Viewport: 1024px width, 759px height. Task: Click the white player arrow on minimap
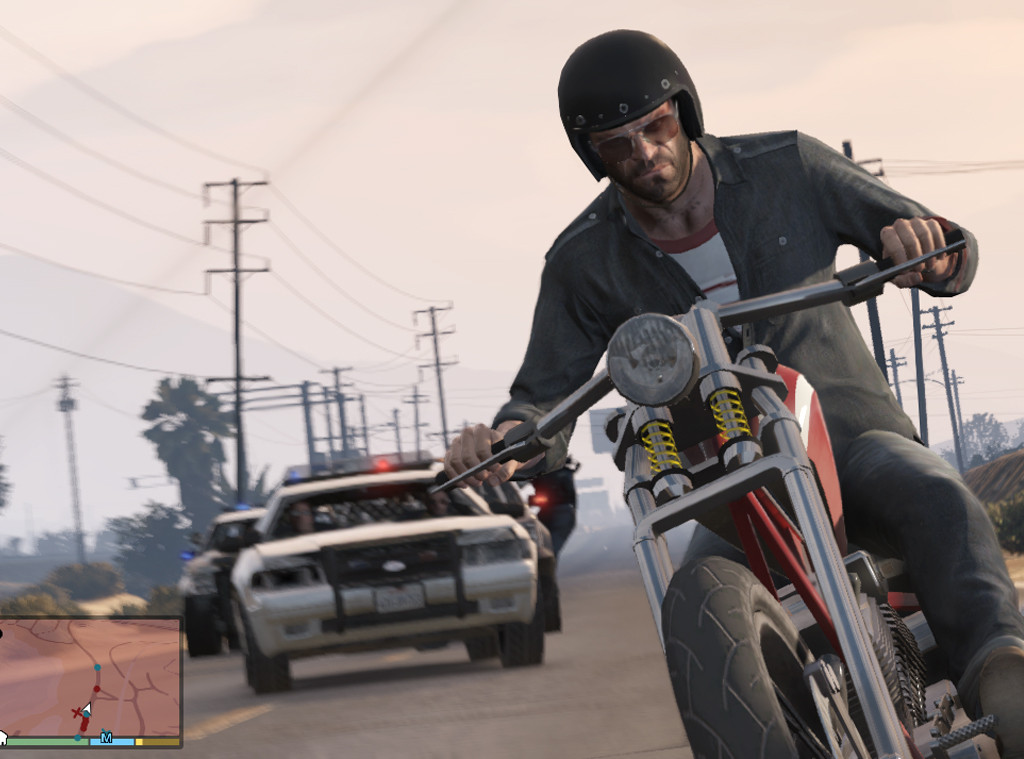coord(87,709)
